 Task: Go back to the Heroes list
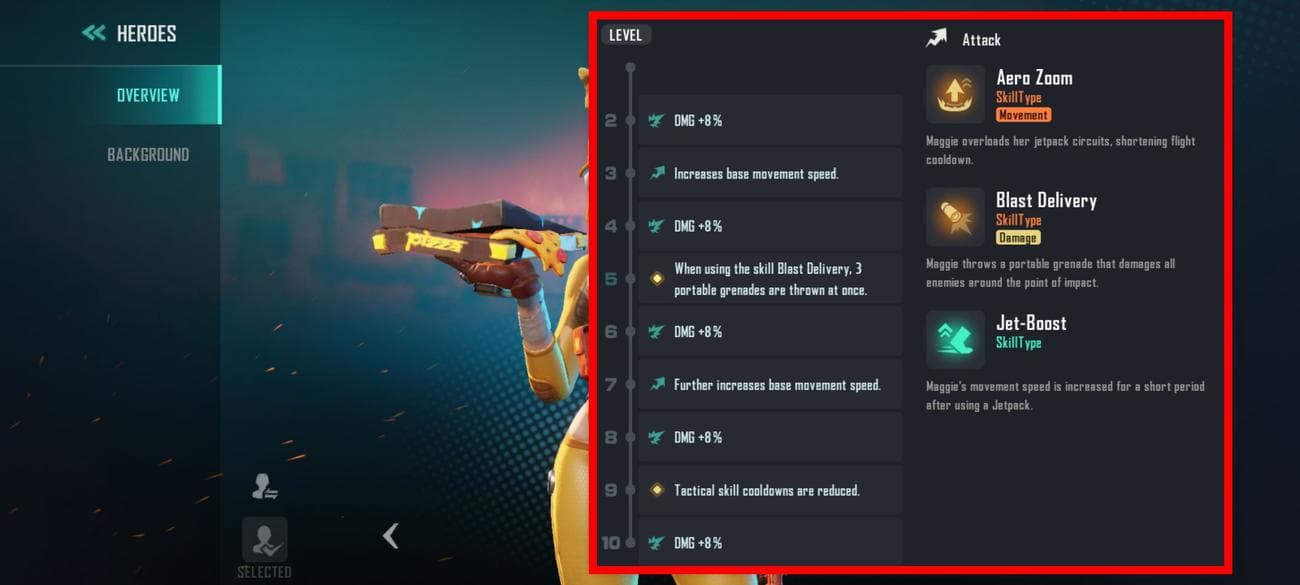click(128, 33)
